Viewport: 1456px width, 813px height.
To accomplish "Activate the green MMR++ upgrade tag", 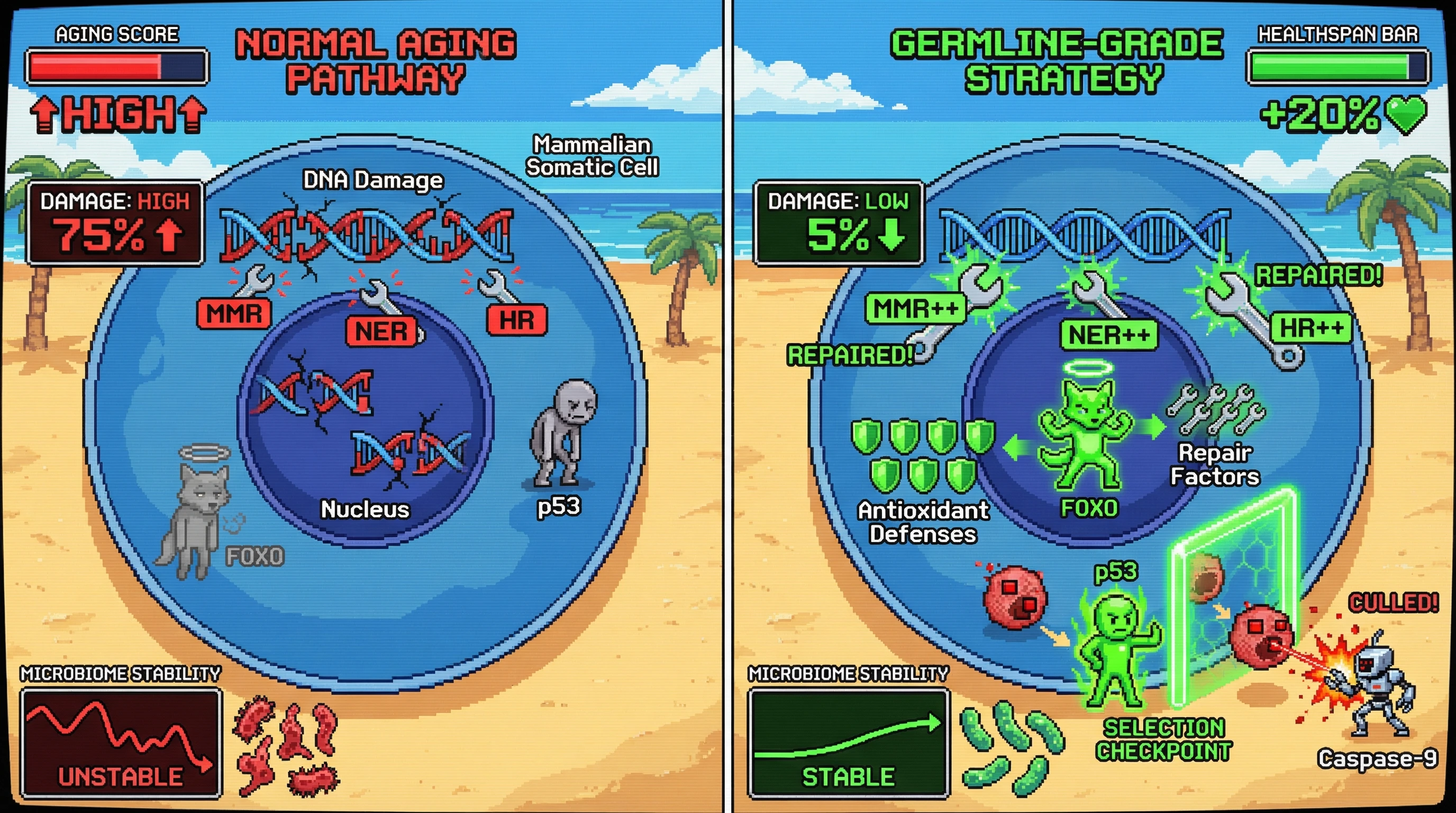I will pos(915,309).
